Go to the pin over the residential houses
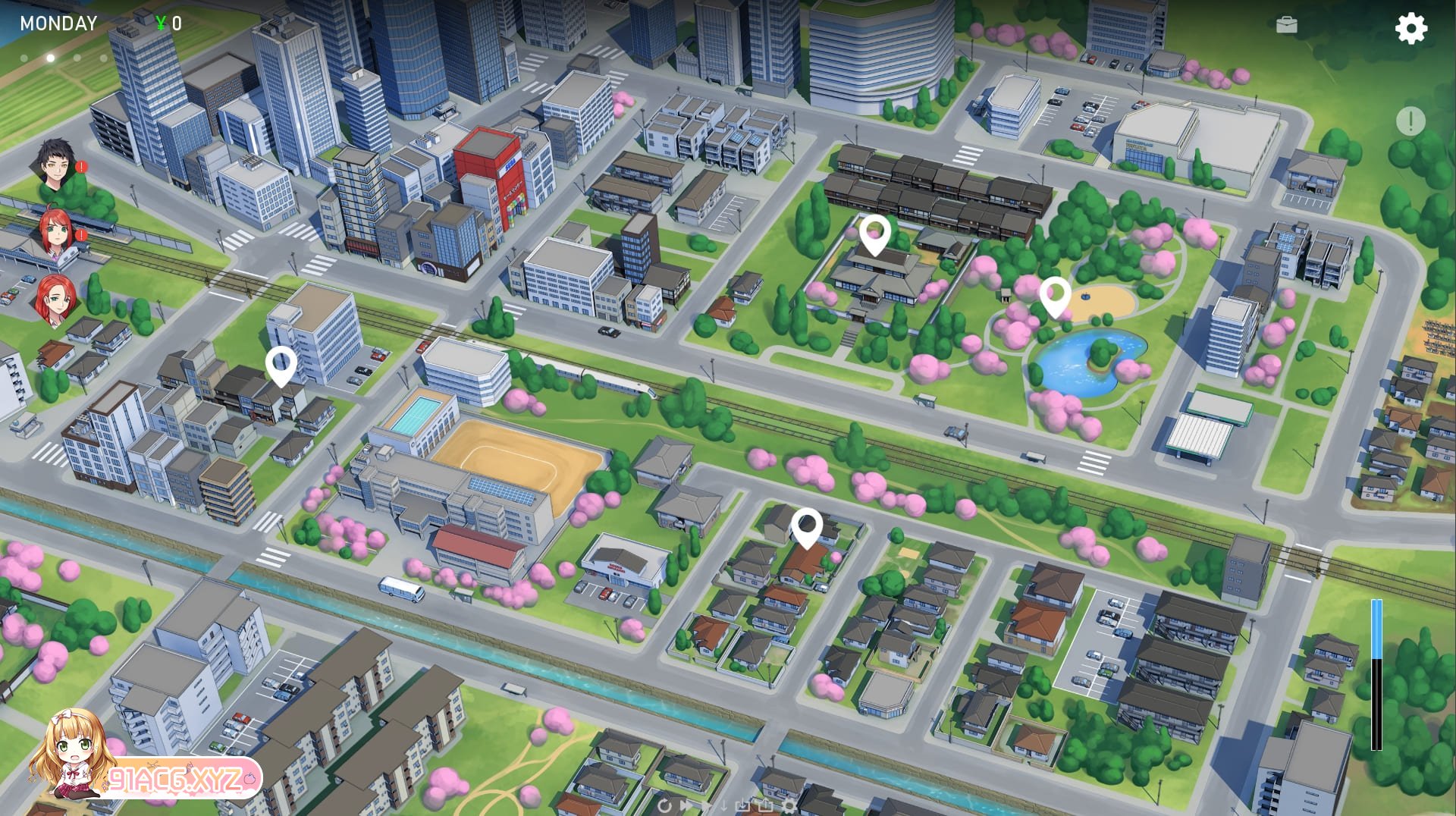1456x816 pixels. (806, 527)
